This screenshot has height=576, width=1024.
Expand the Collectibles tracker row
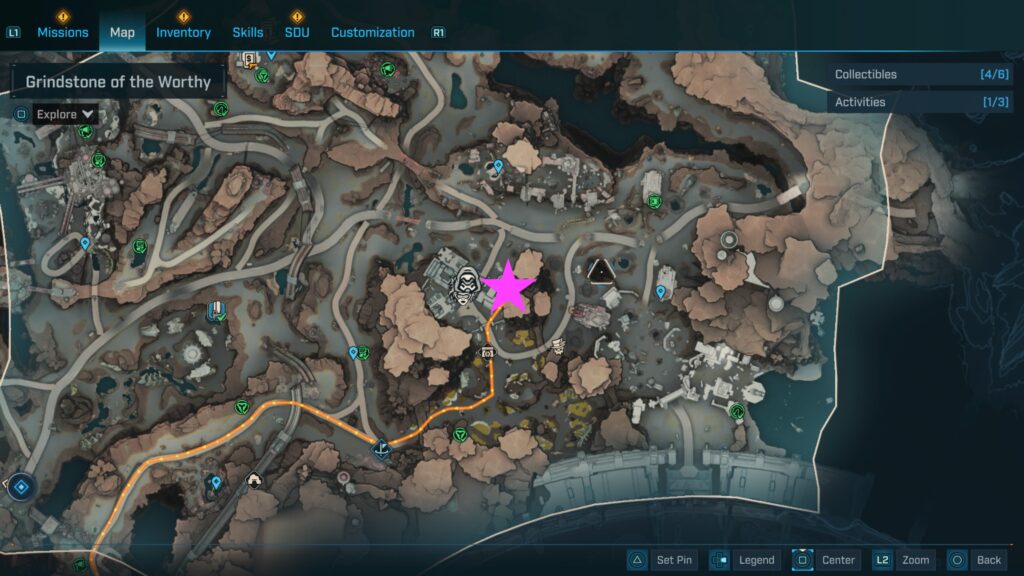[x=905, y=75]
